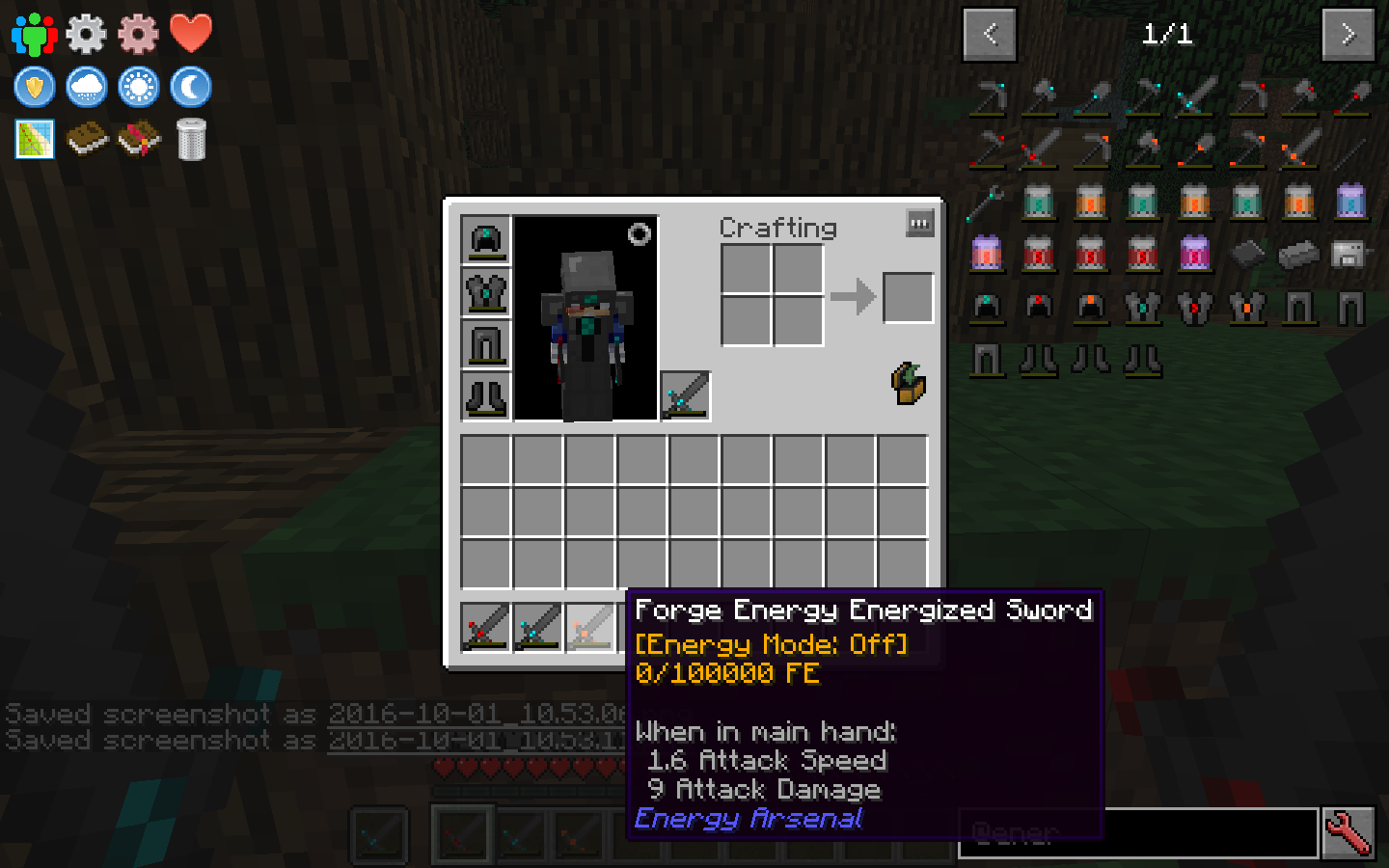Click the plain brown book icon
This screenshot has width=1389, height=868.
86,138
